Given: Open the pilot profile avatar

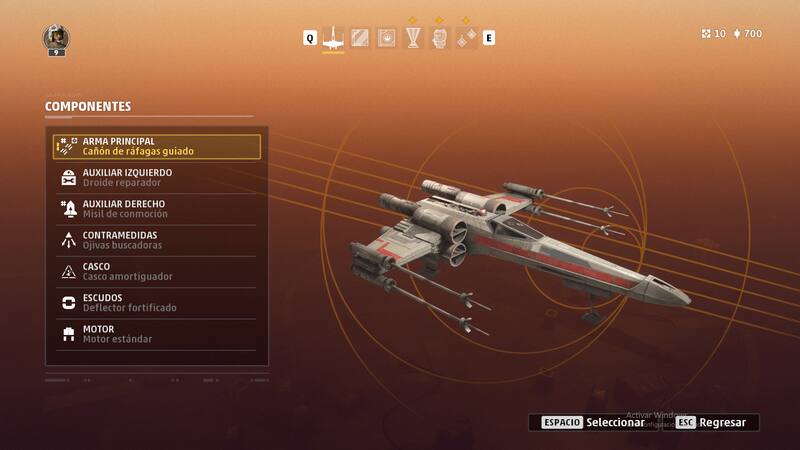Looking at the screenshot, I should click(x=55, y=38).
